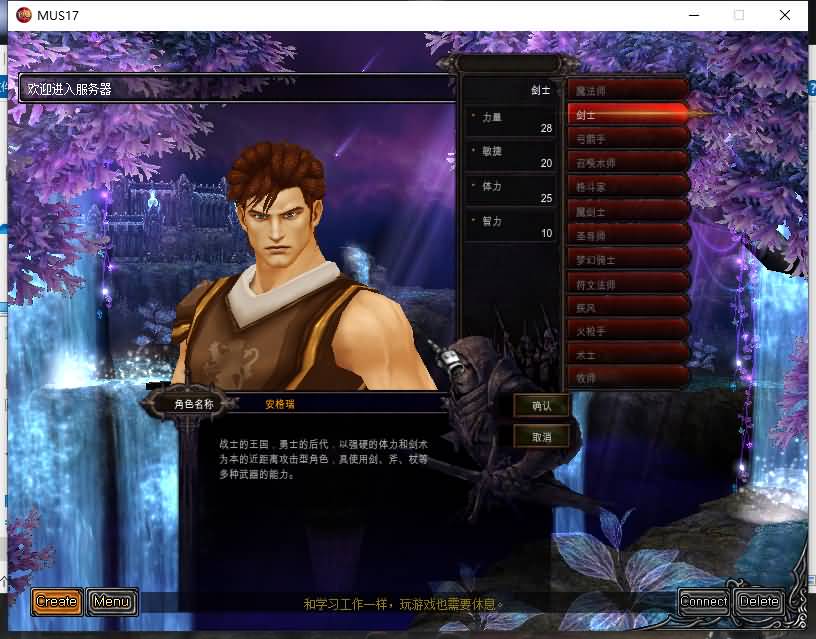Pick the 疾风 class

(627, 308)
